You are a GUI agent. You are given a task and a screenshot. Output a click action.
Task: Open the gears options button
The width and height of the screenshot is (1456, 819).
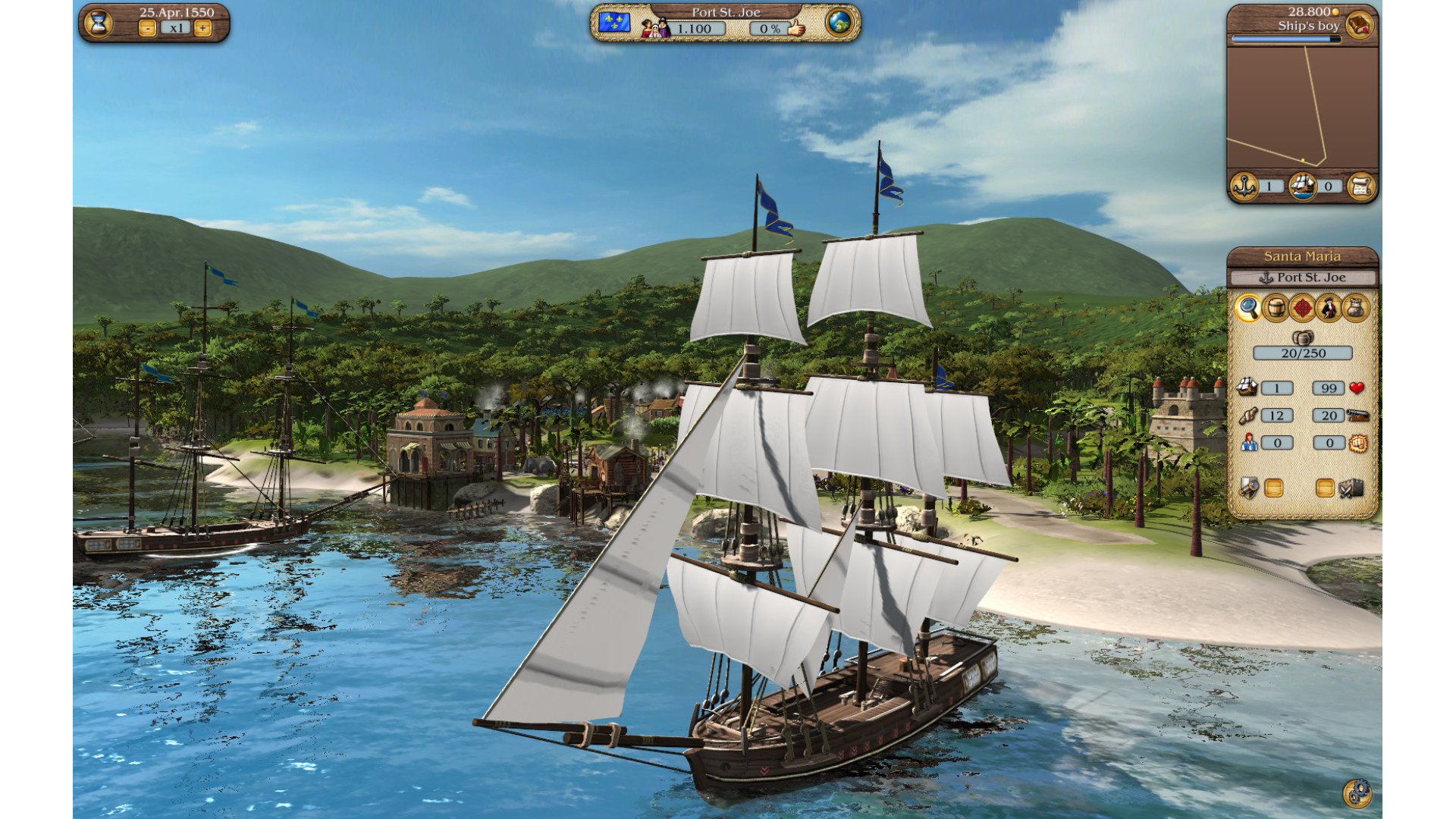click(1357, 793)
